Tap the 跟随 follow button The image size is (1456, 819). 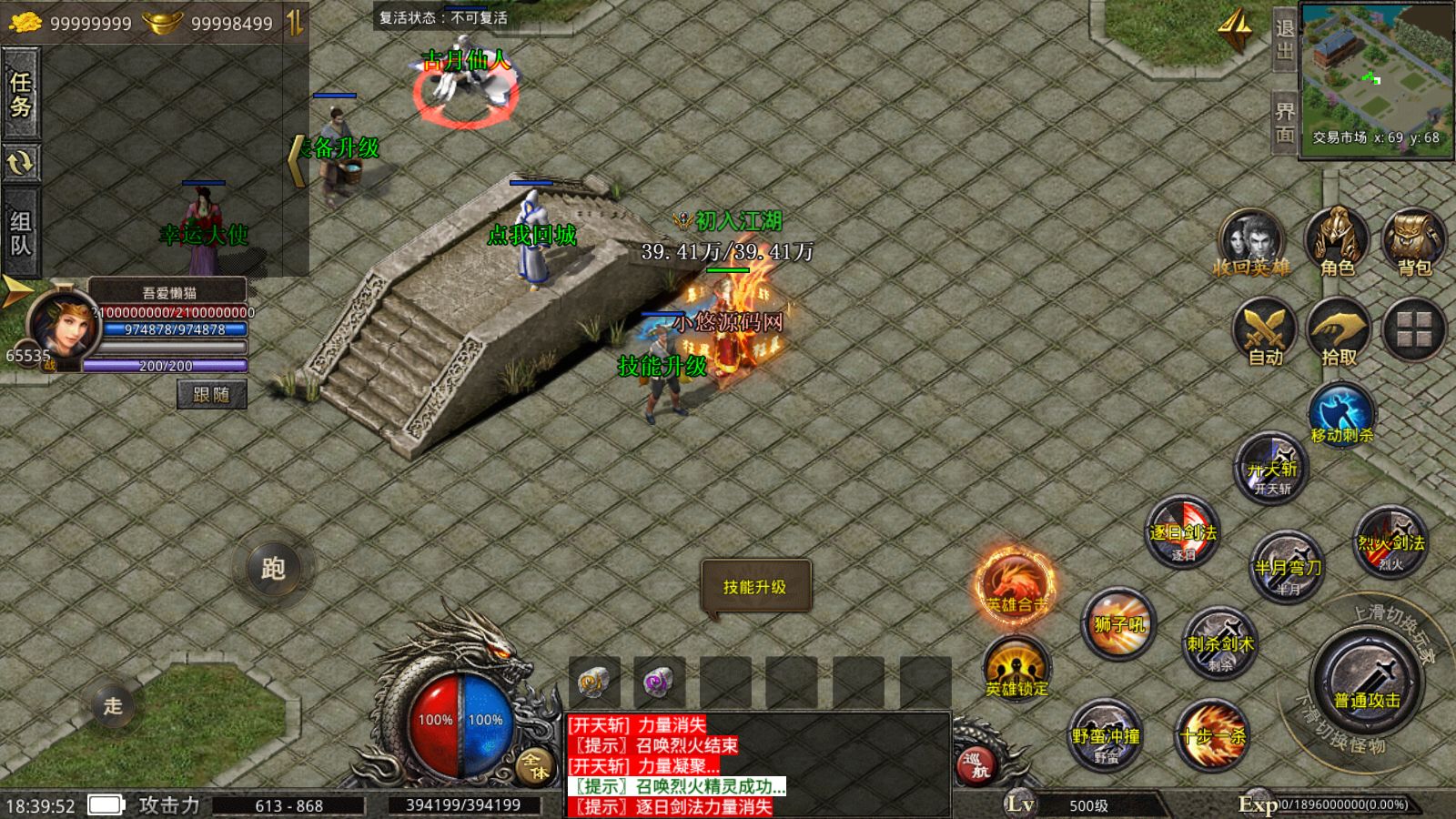click(211, 394)
